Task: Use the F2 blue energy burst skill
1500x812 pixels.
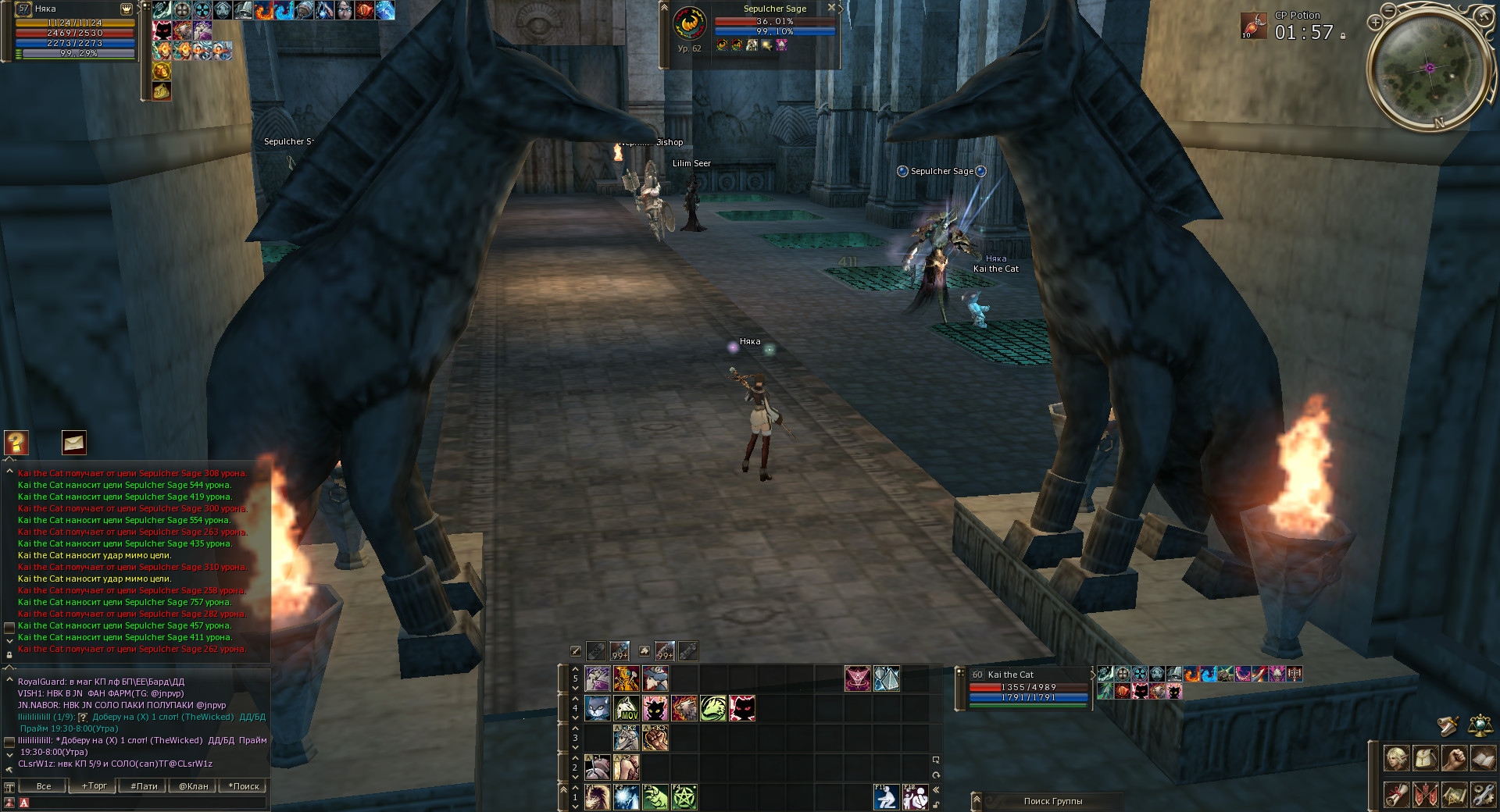Action: coord(627,797)
